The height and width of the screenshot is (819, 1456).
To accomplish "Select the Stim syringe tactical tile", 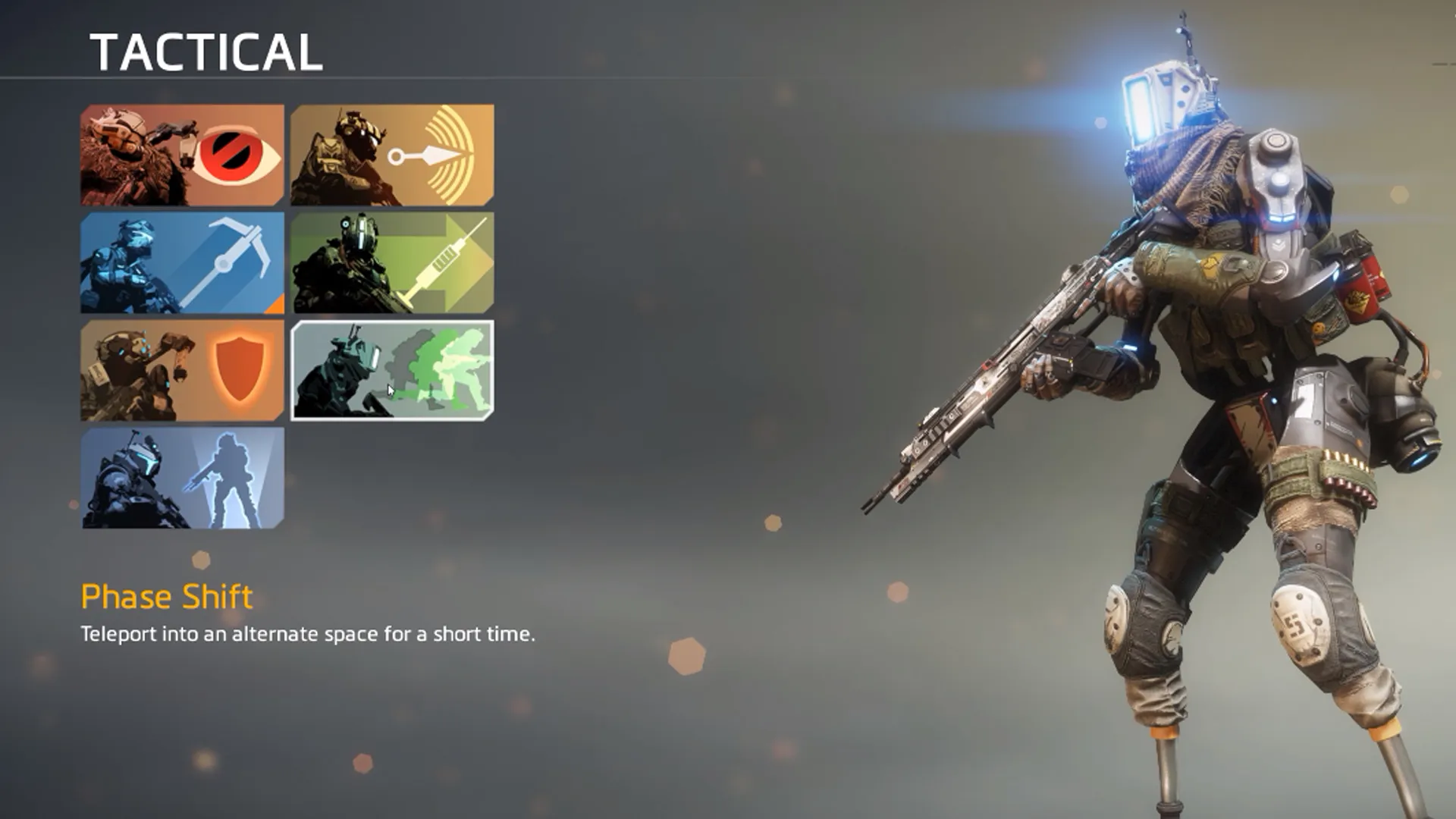I will tap(392, 263).
